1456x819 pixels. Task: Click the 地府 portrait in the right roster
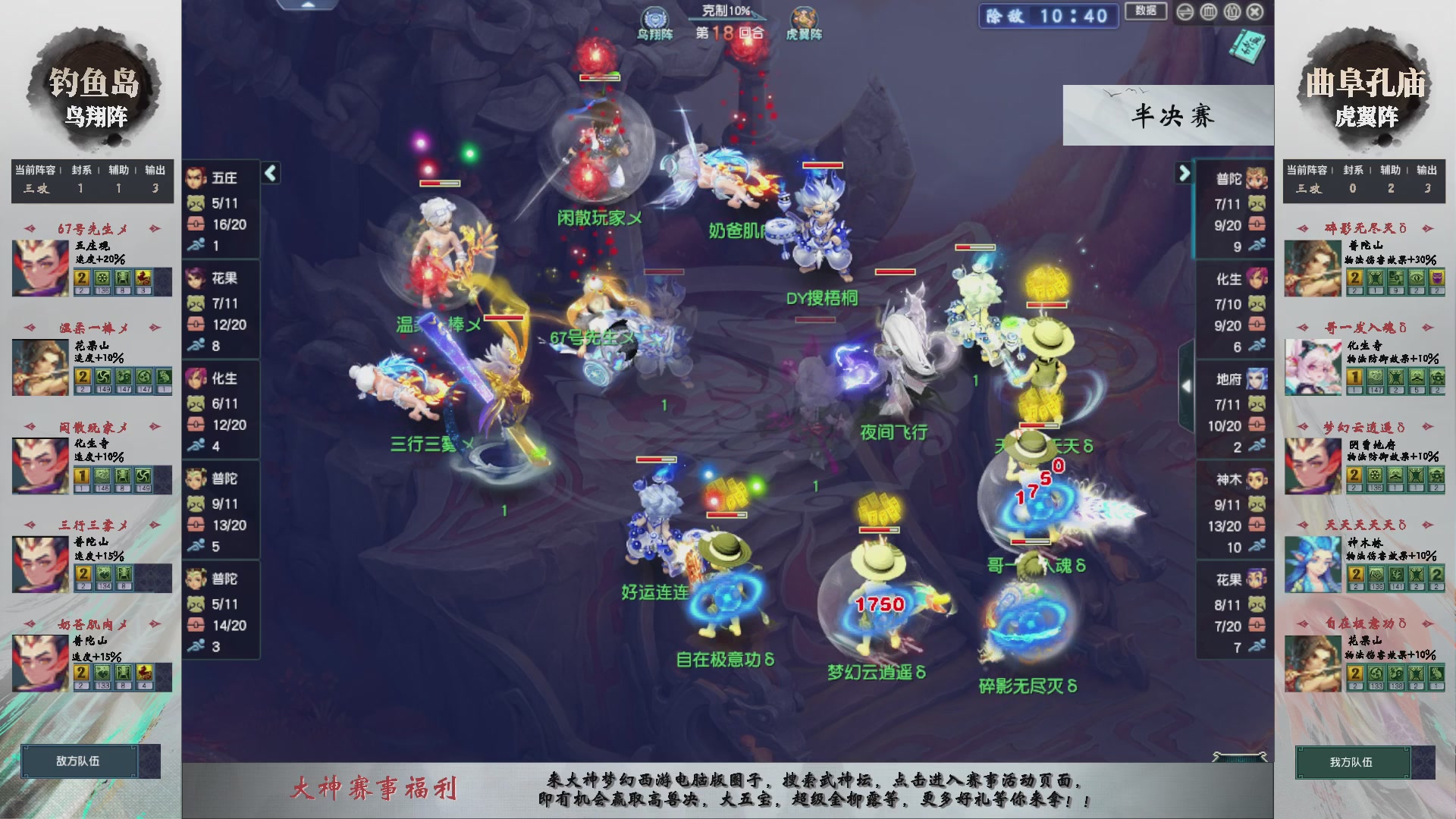tap(1257, 377)
